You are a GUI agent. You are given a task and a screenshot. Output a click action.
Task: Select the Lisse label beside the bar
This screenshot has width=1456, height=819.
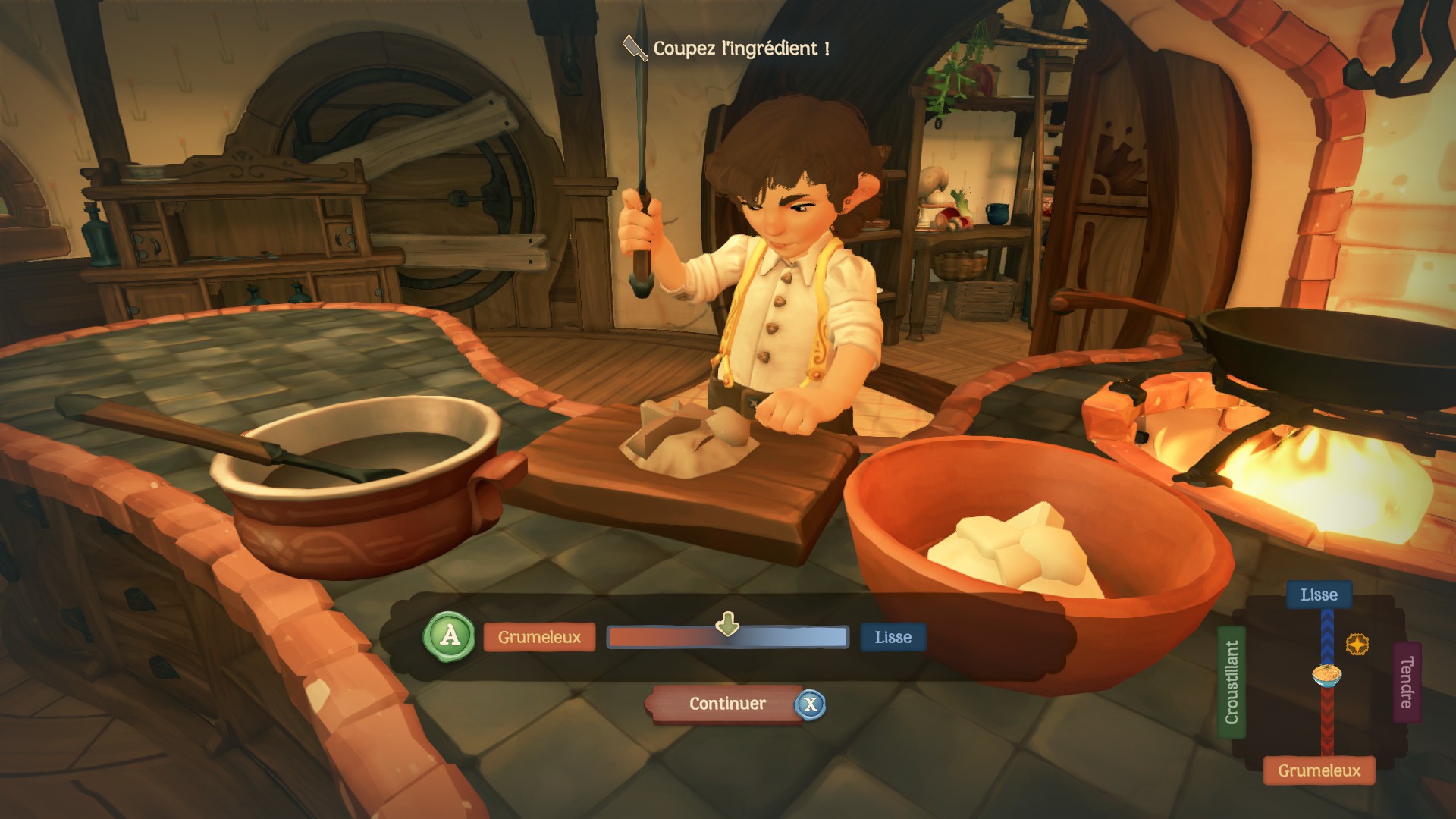pos(893,638)
